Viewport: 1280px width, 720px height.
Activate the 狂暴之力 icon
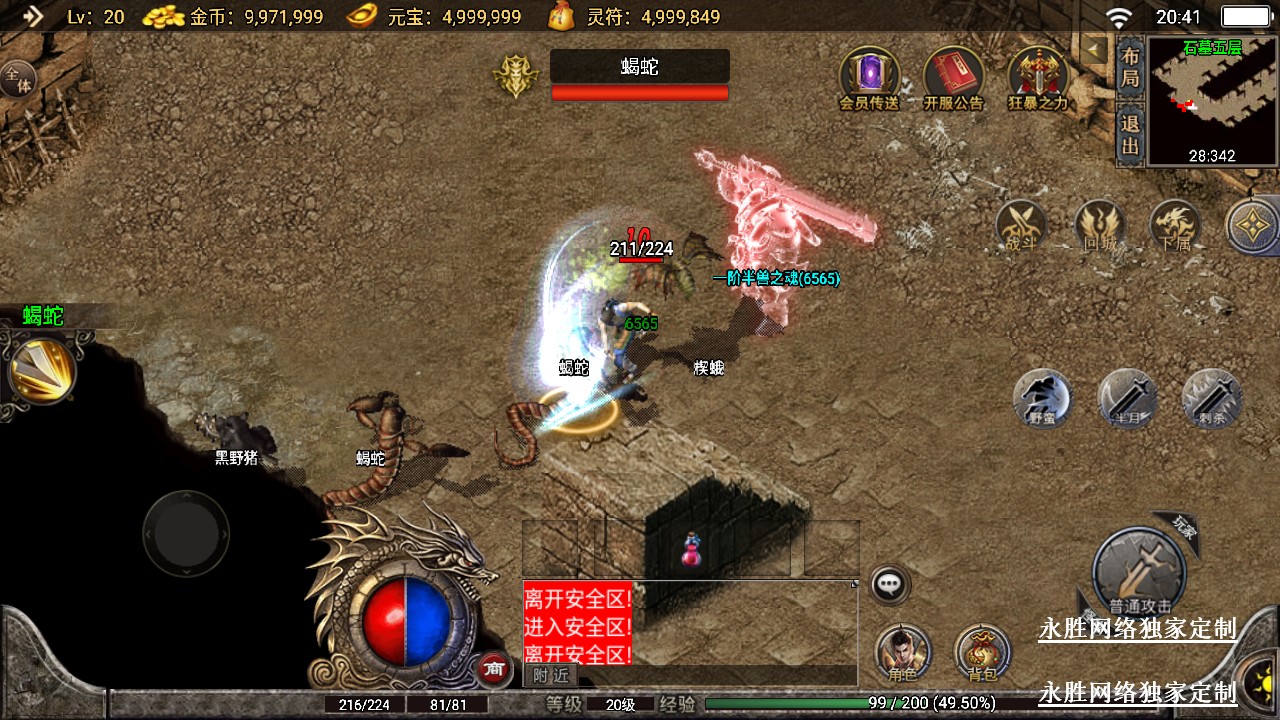click(x=1037, y=76)
